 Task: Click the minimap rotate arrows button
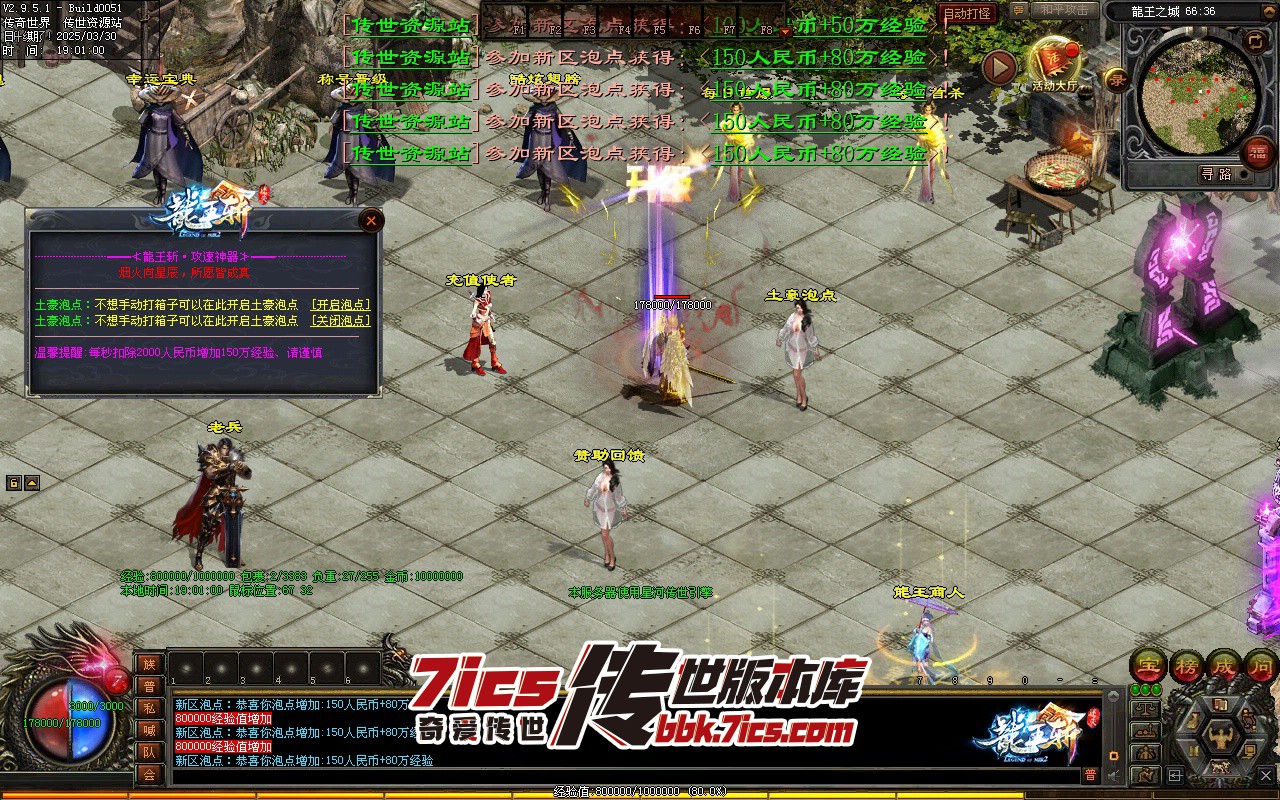point(1255,41)
